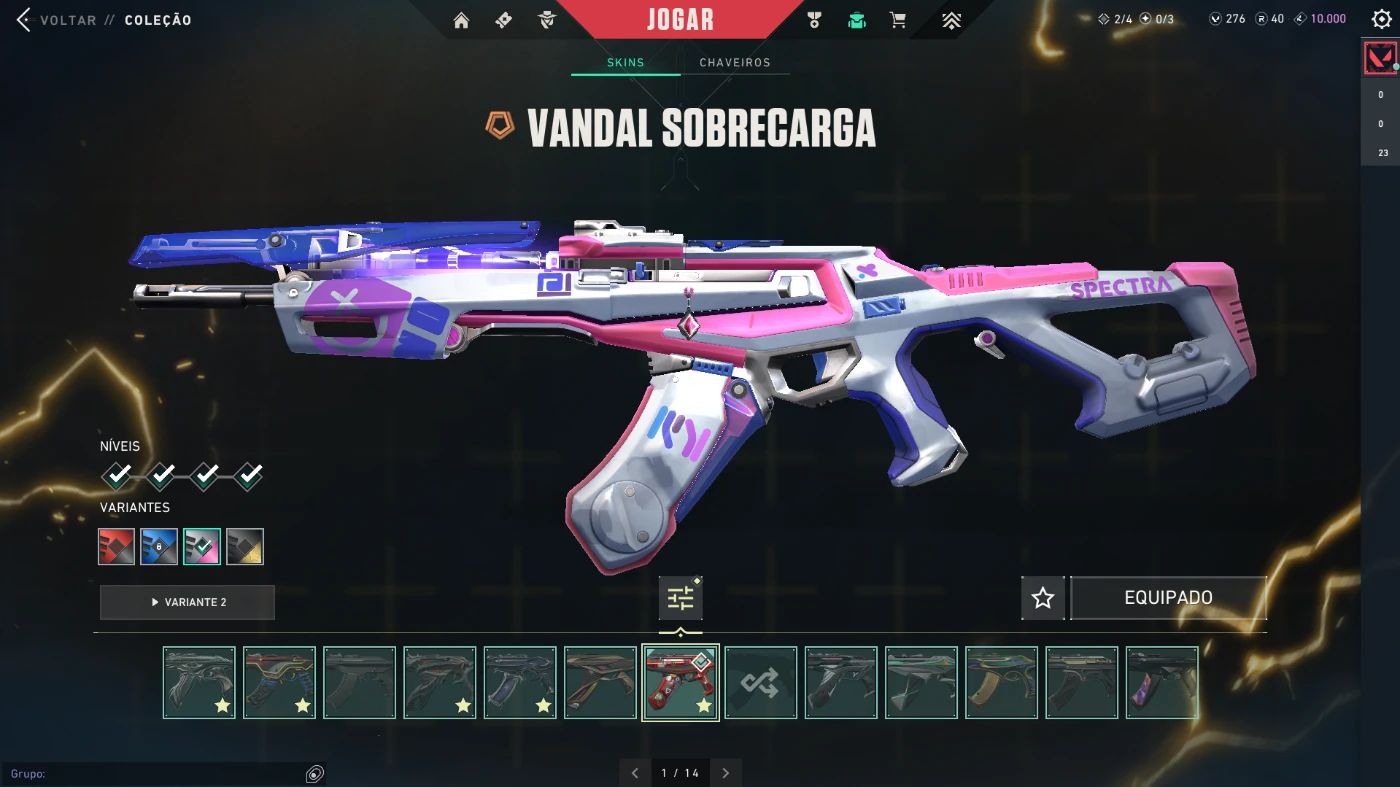
Task: Open the shopping cart store
Action: click(x=898, y=20)
